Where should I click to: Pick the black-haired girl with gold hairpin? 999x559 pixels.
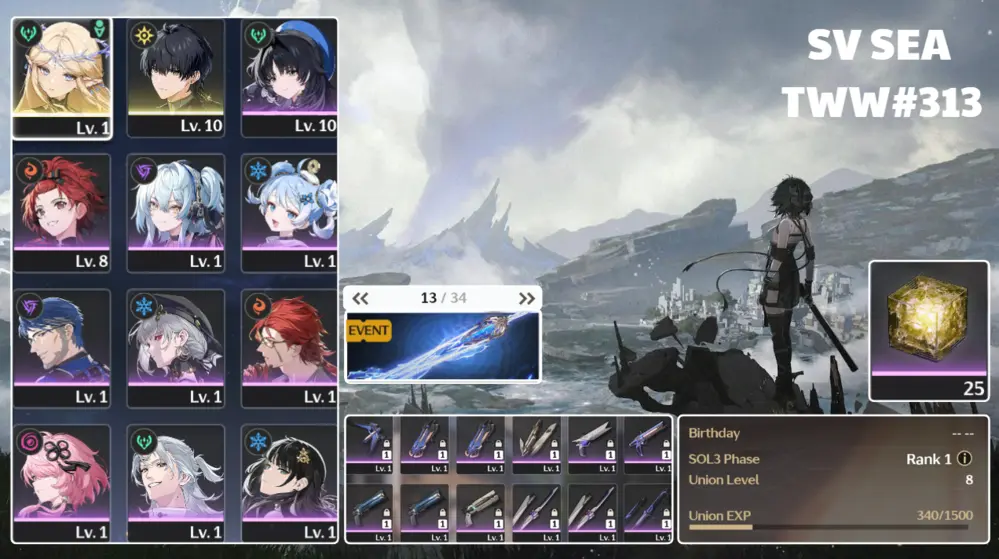pos(289,480)
